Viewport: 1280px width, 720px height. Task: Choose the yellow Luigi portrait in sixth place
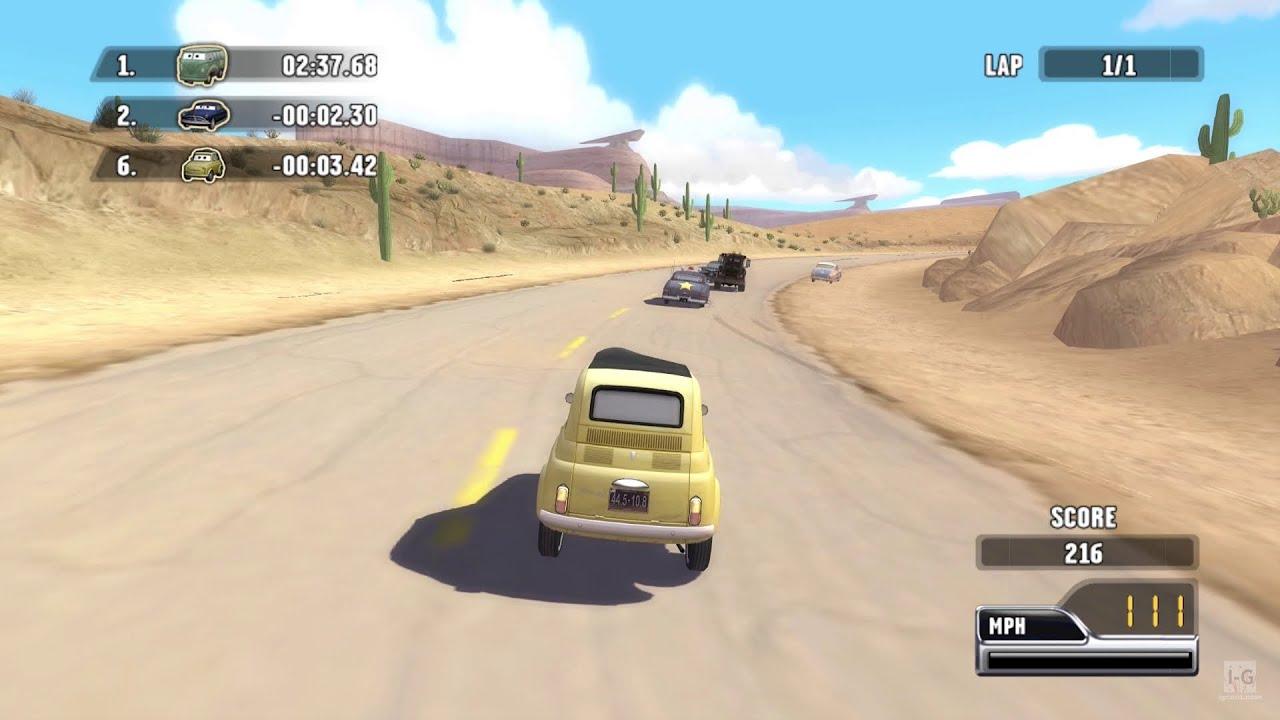[x=203, y=165]
